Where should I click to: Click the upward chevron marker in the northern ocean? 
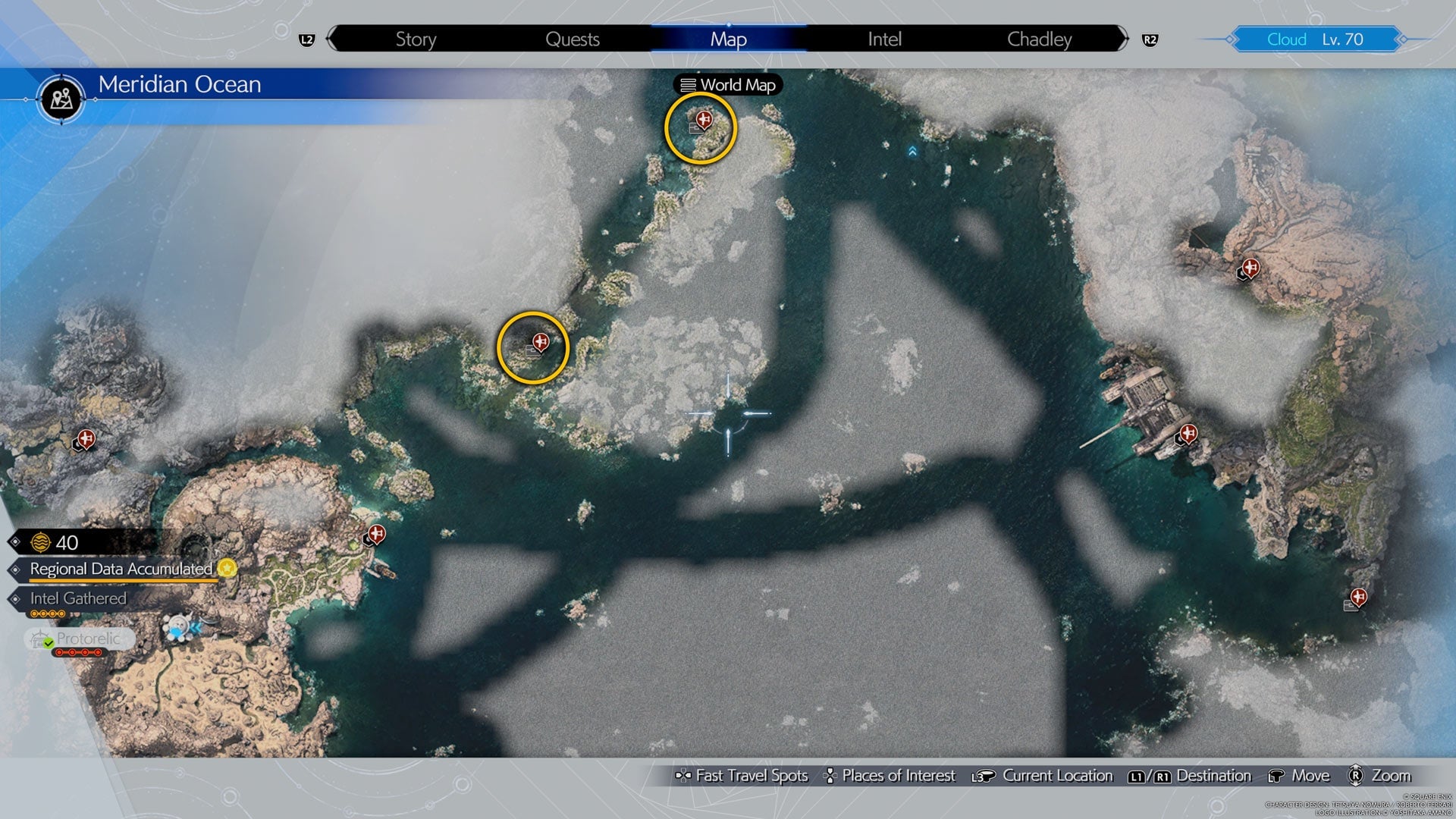point(912,151)
